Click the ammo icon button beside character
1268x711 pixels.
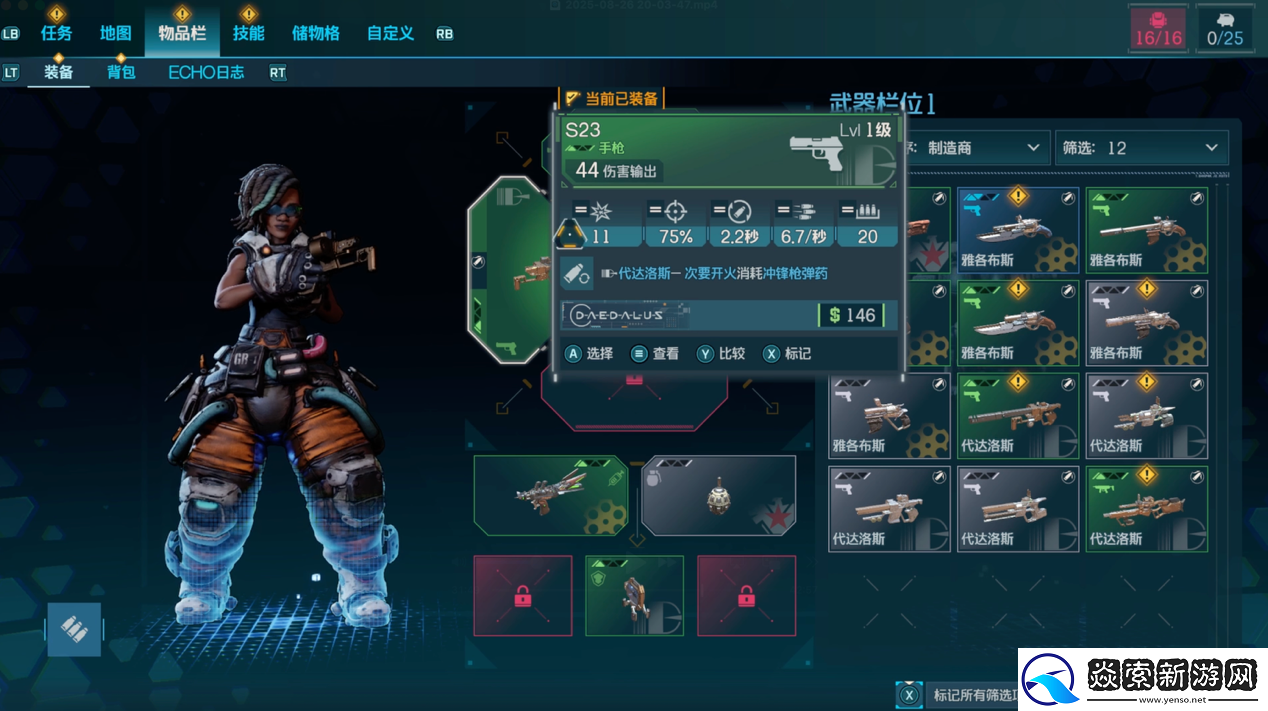coord(75,629)
